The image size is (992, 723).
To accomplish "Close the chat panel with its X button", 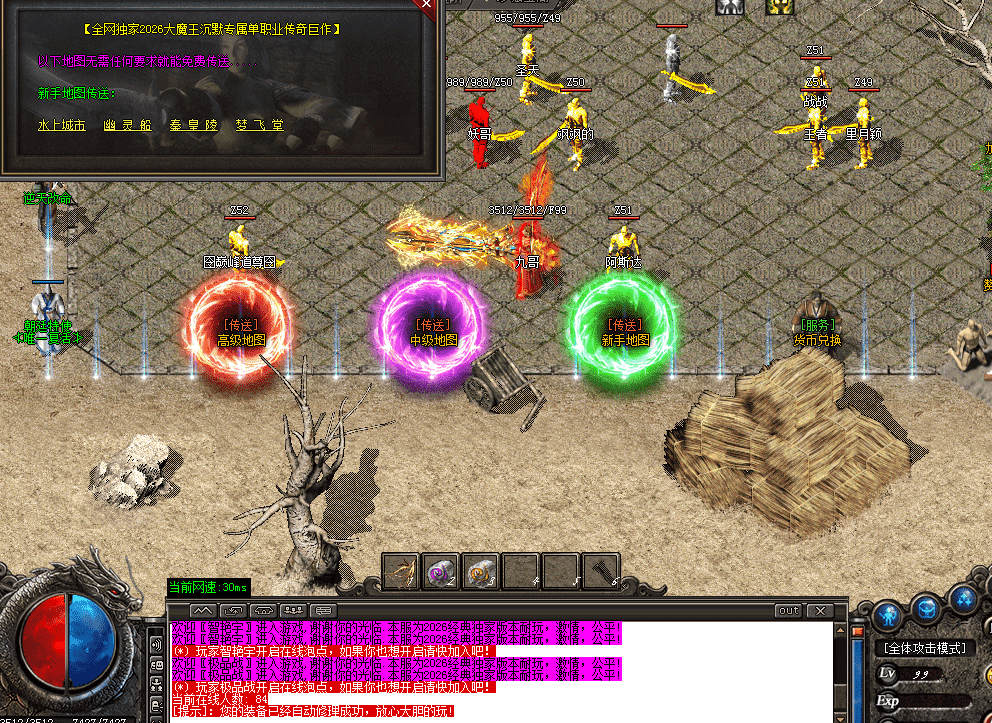I will [819, 610].
